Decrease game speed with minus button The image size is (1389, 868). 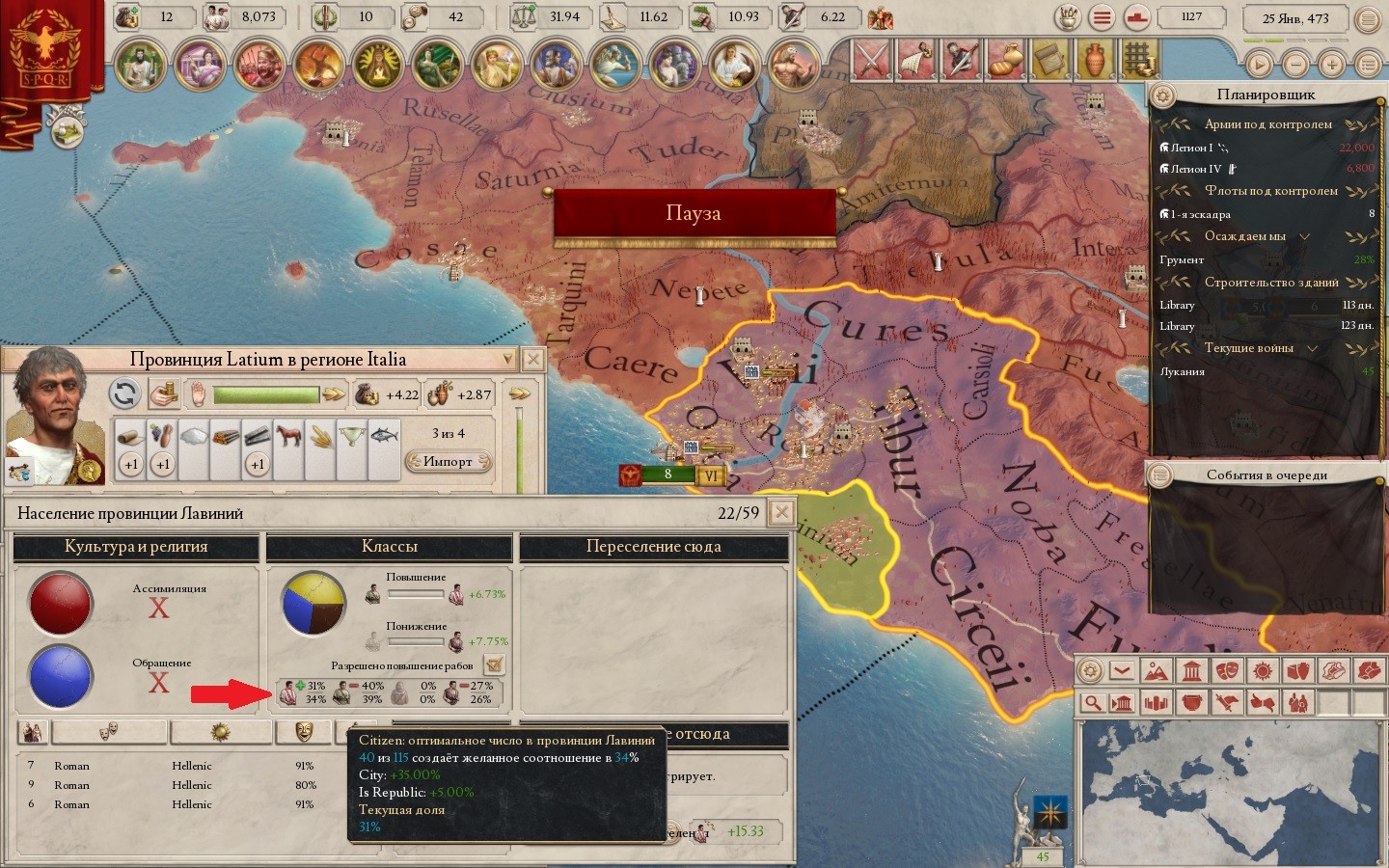1295,65
